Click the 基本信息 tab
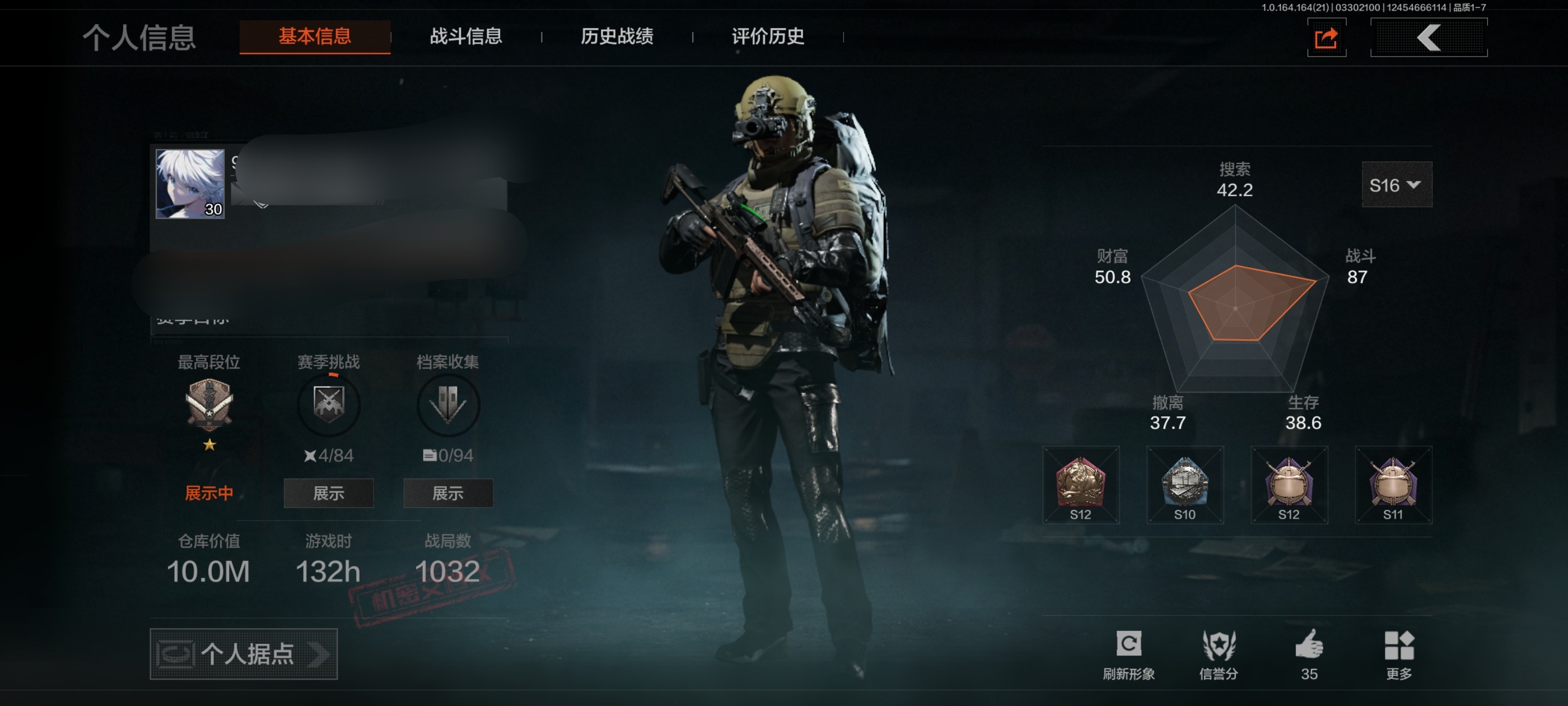Image resolution: width=1568 pixels, height=706 pixels. pos(315,36)
